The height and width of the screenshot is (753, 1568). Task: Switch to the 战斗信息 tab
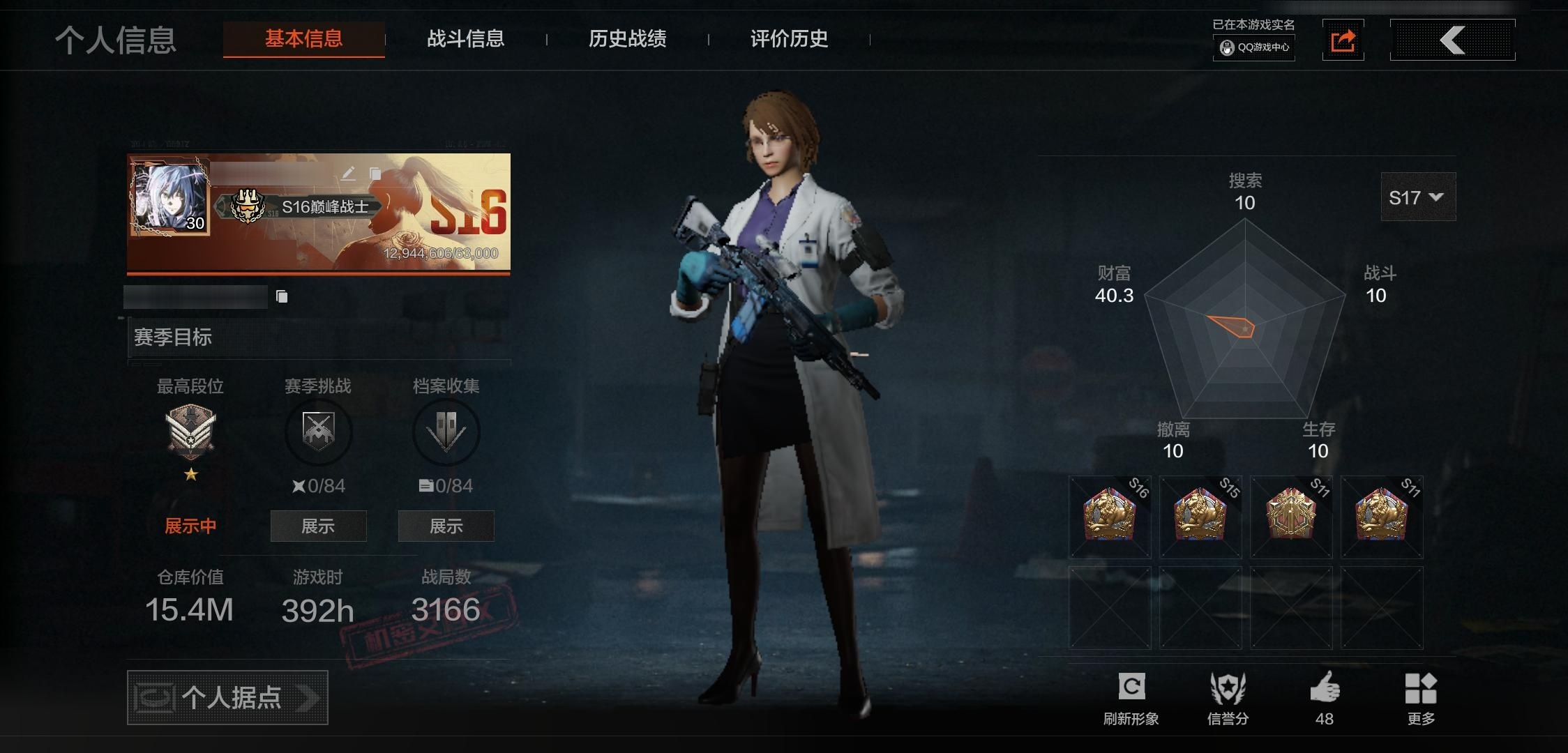[x=466, y=40]
